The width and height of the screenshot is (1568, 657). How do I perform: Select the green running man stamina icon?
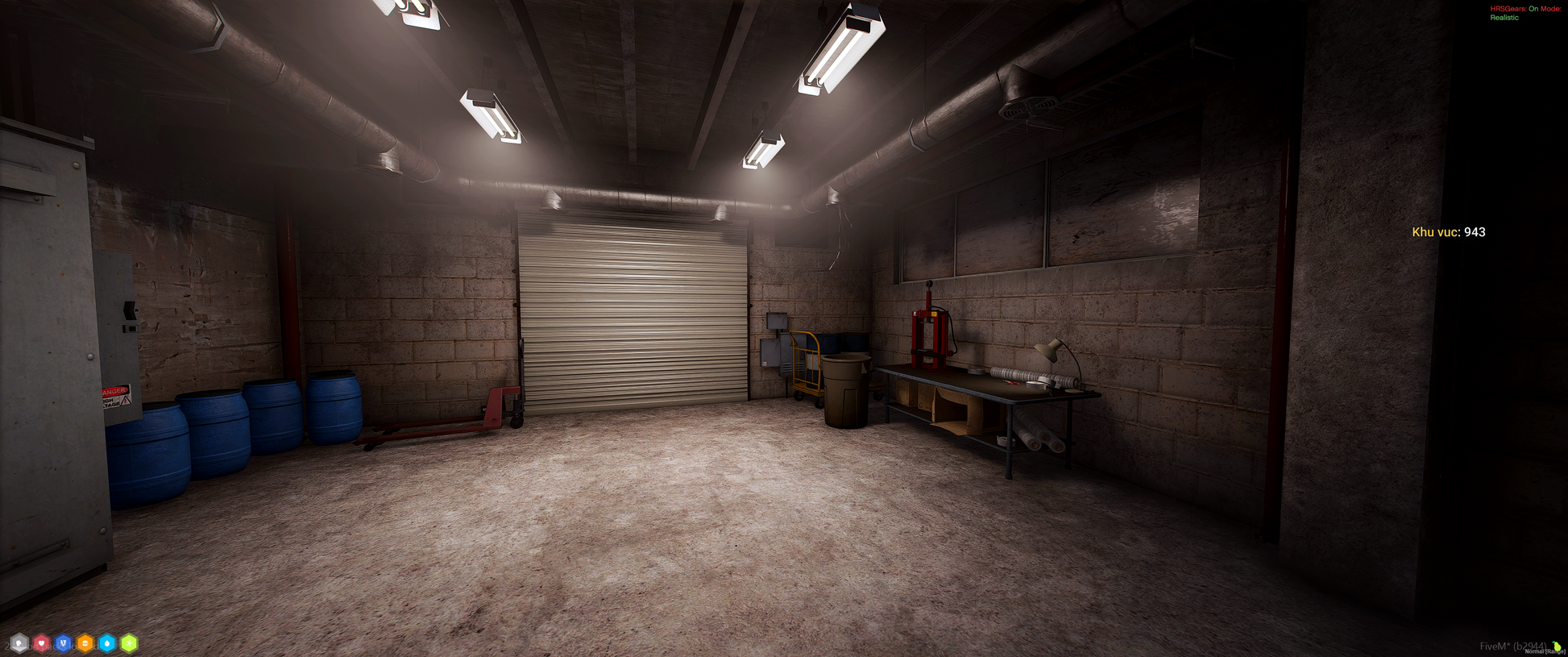pos(129,643)
